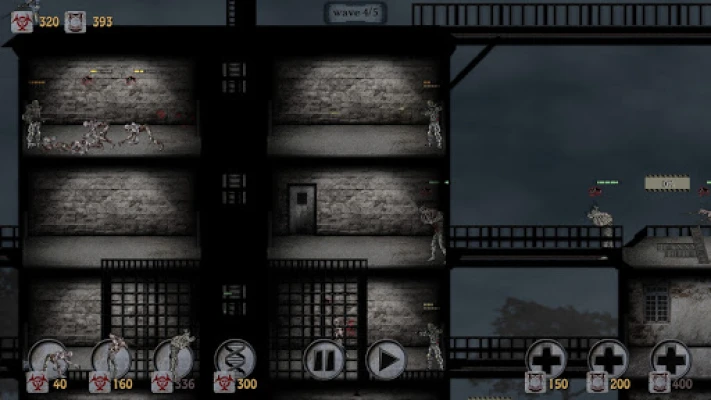Image resolution: width=711 pixels, height=400 pixels.
Task: Buy the plus upgrade costing 150
Action: (x=547, y=358)
